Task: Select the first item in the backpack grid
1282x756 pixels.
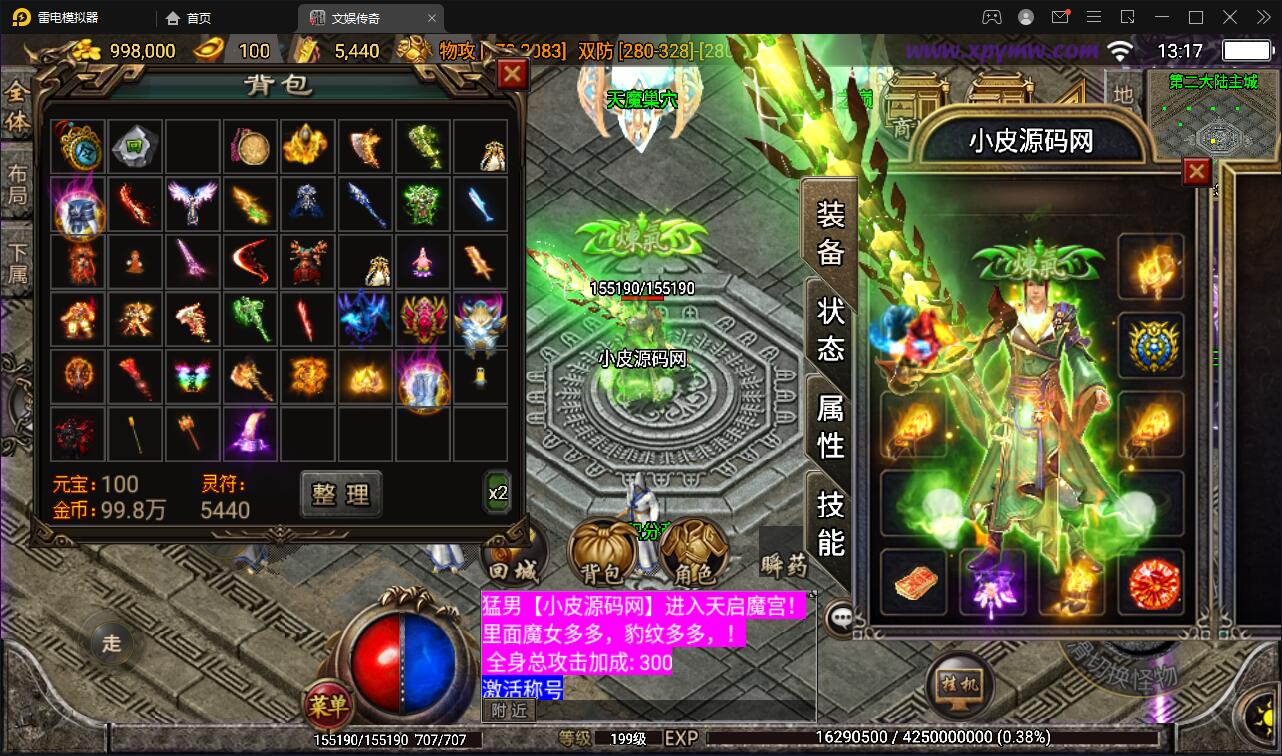Action: (78, 145)
